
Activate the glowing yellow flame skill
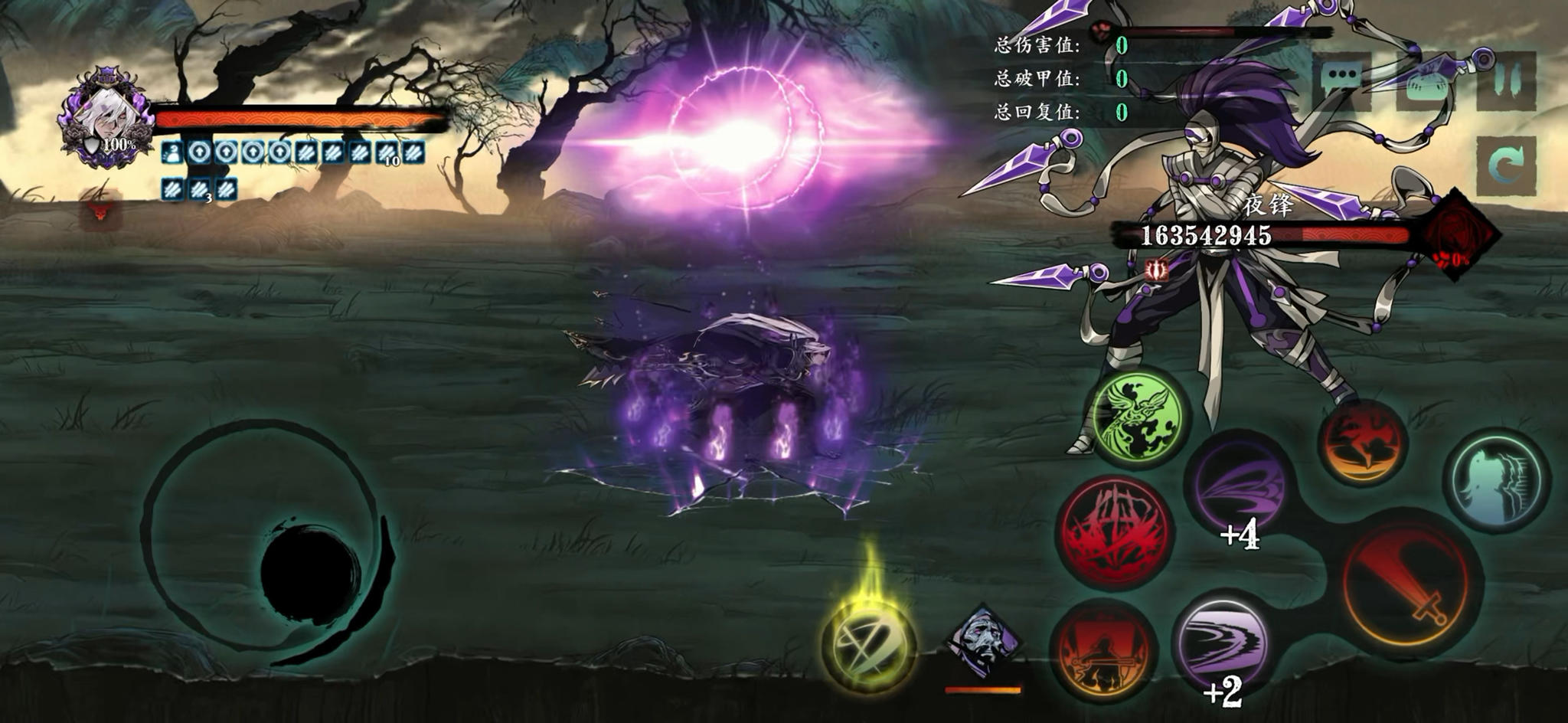(x=868, y=645)
